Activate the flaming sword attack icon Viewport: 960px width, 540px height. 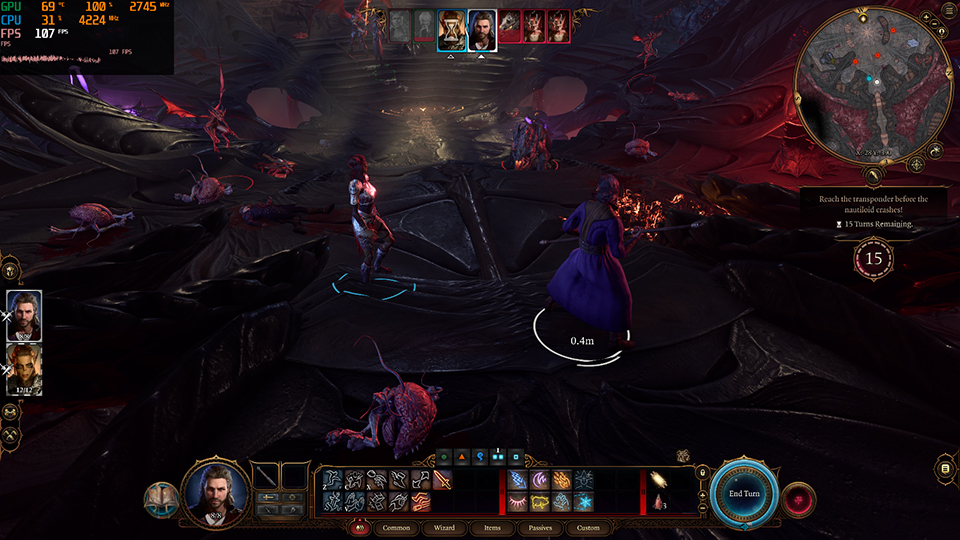(442, 480)
